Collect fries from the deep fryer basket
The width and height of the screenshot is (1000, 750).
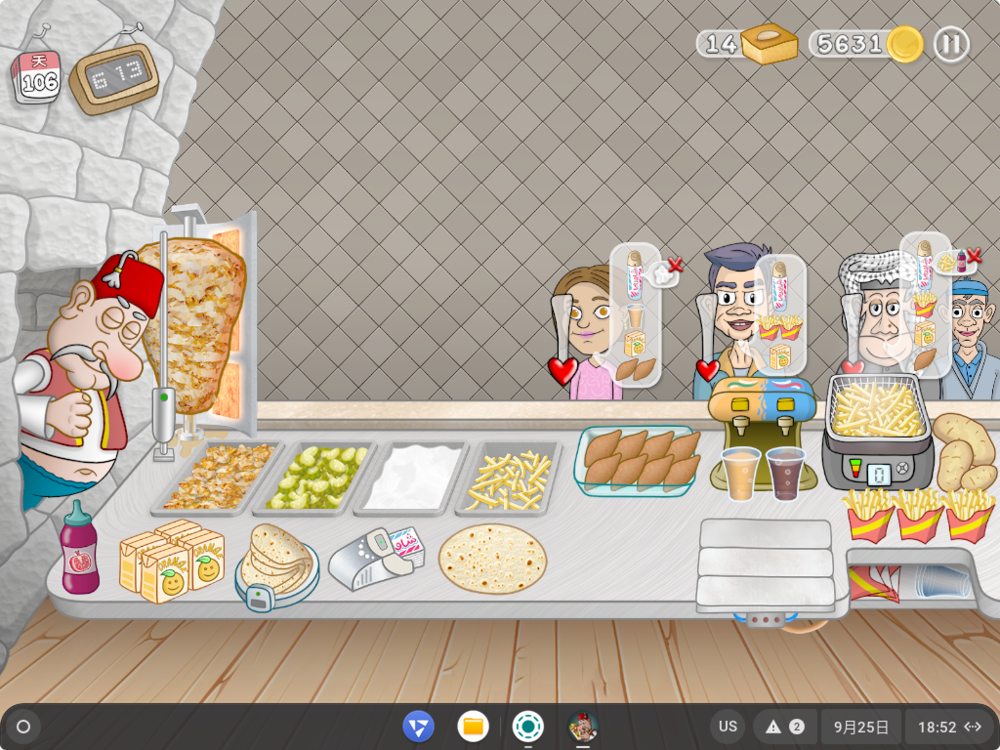[878, 408]
